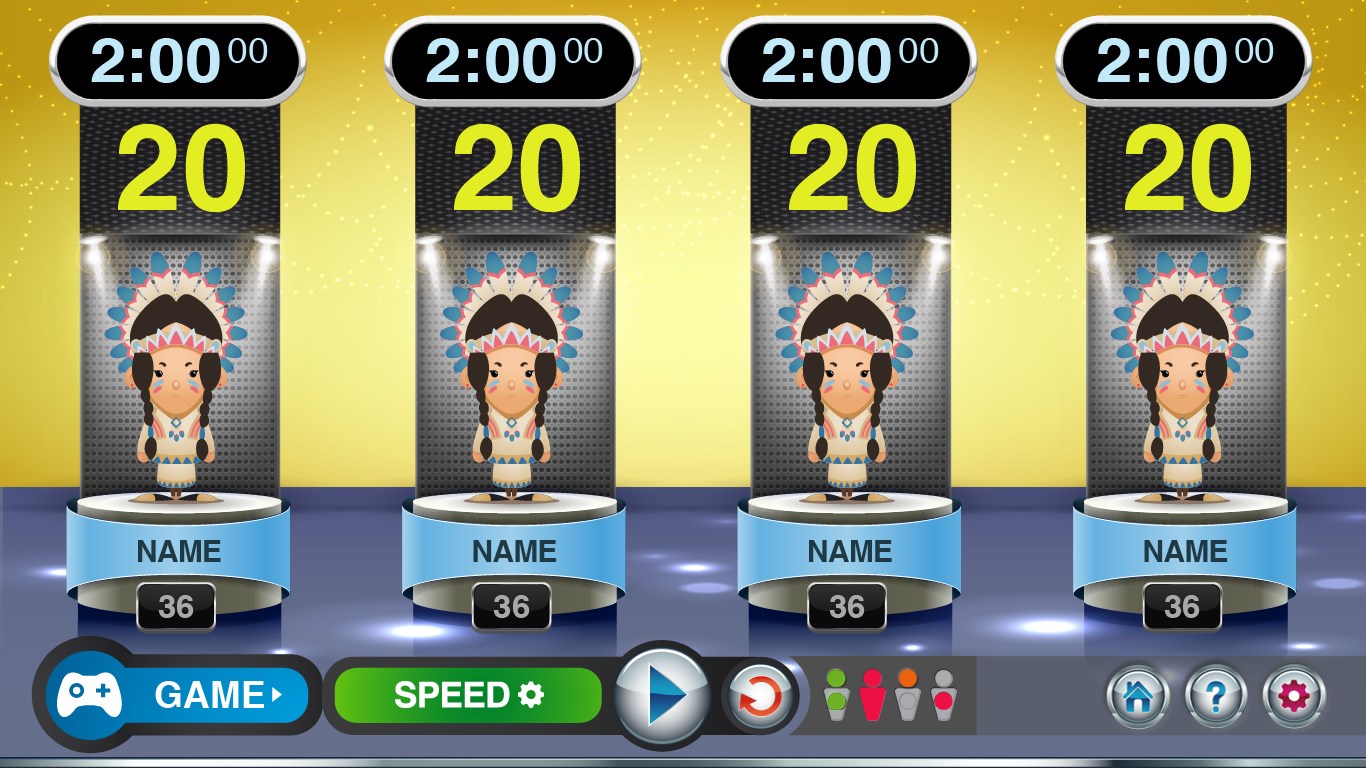Select the all-green player figure icon
Viewport: 1366px width, 768px height.
[x=836, y=694]
